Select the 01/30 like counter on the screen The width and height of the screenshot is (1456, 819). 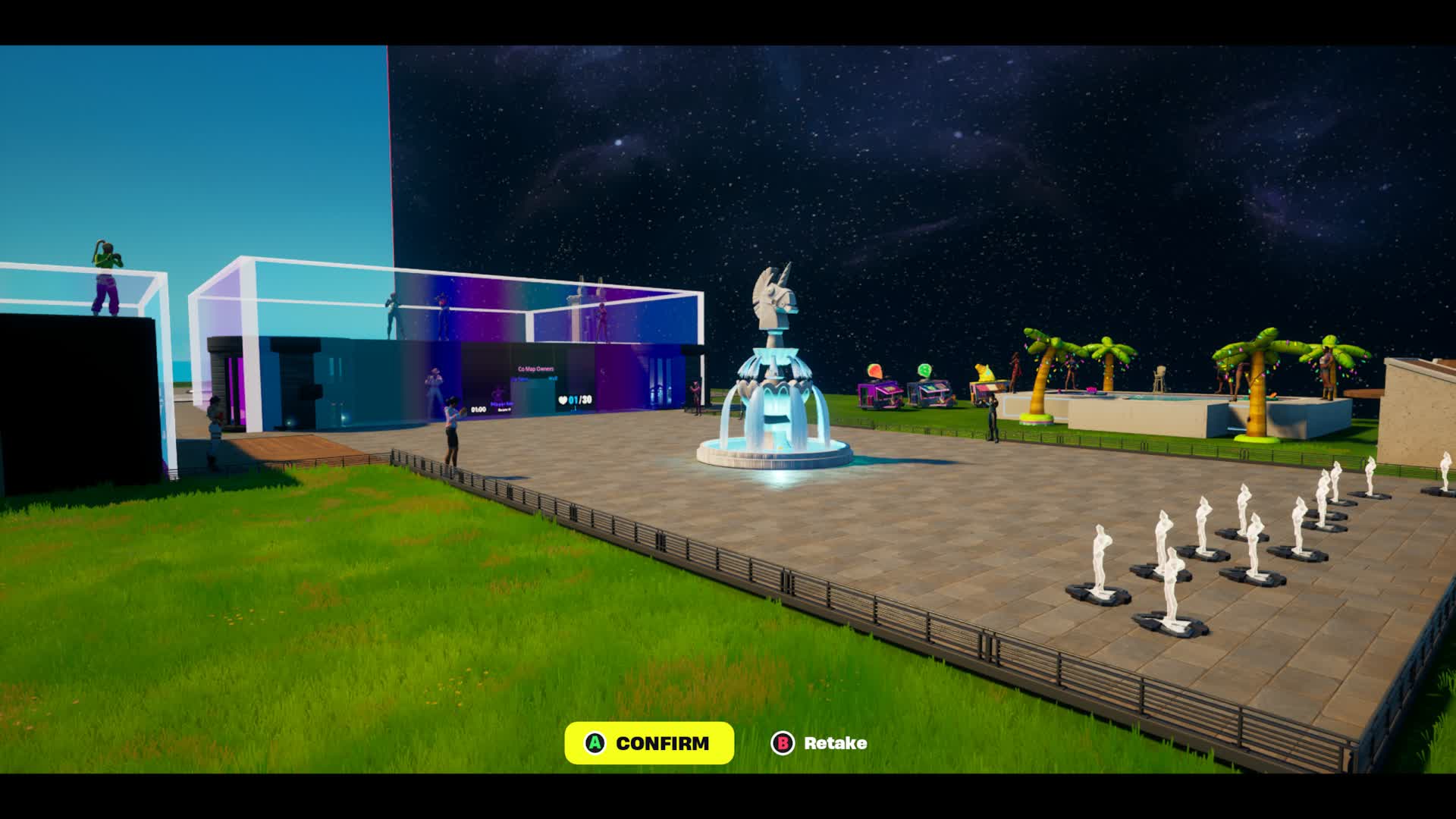[580, 400]
